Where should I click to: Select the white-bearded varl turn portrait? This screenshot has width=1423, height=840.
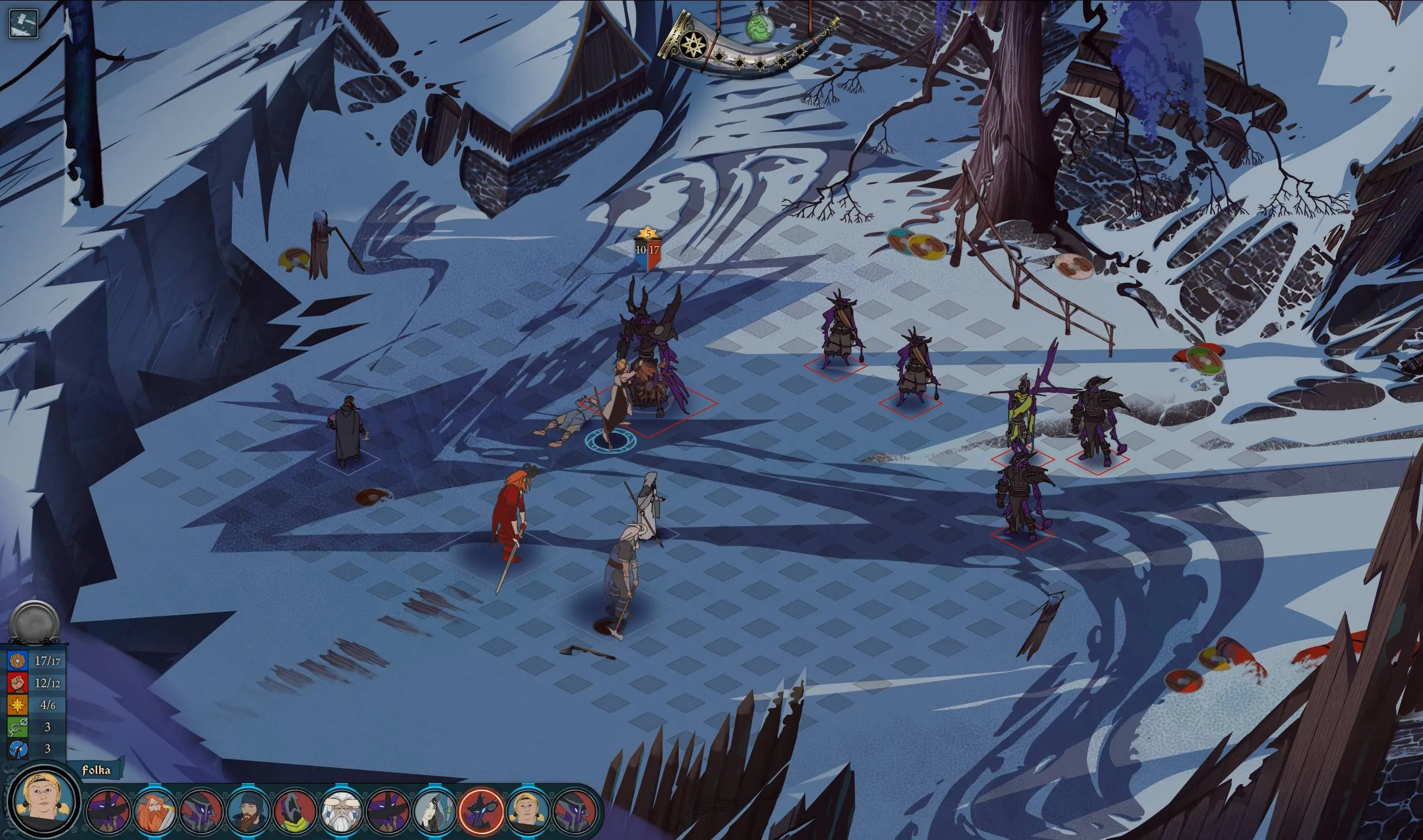pos(341,811)
